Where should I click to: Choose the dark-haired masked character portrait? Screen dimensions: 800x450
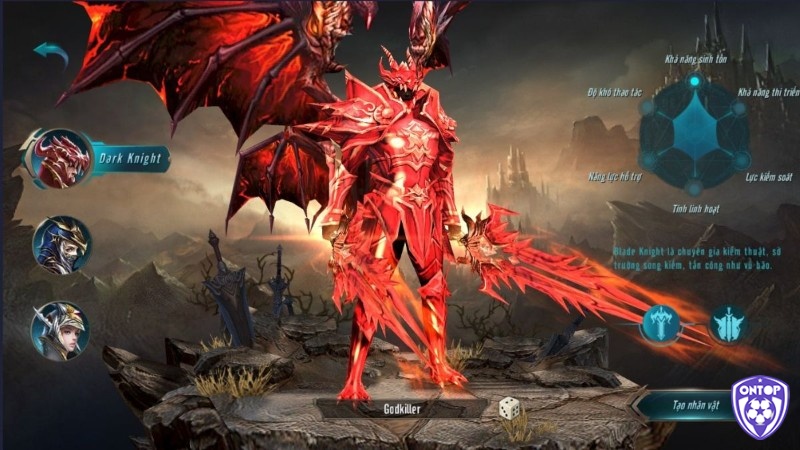61,245
